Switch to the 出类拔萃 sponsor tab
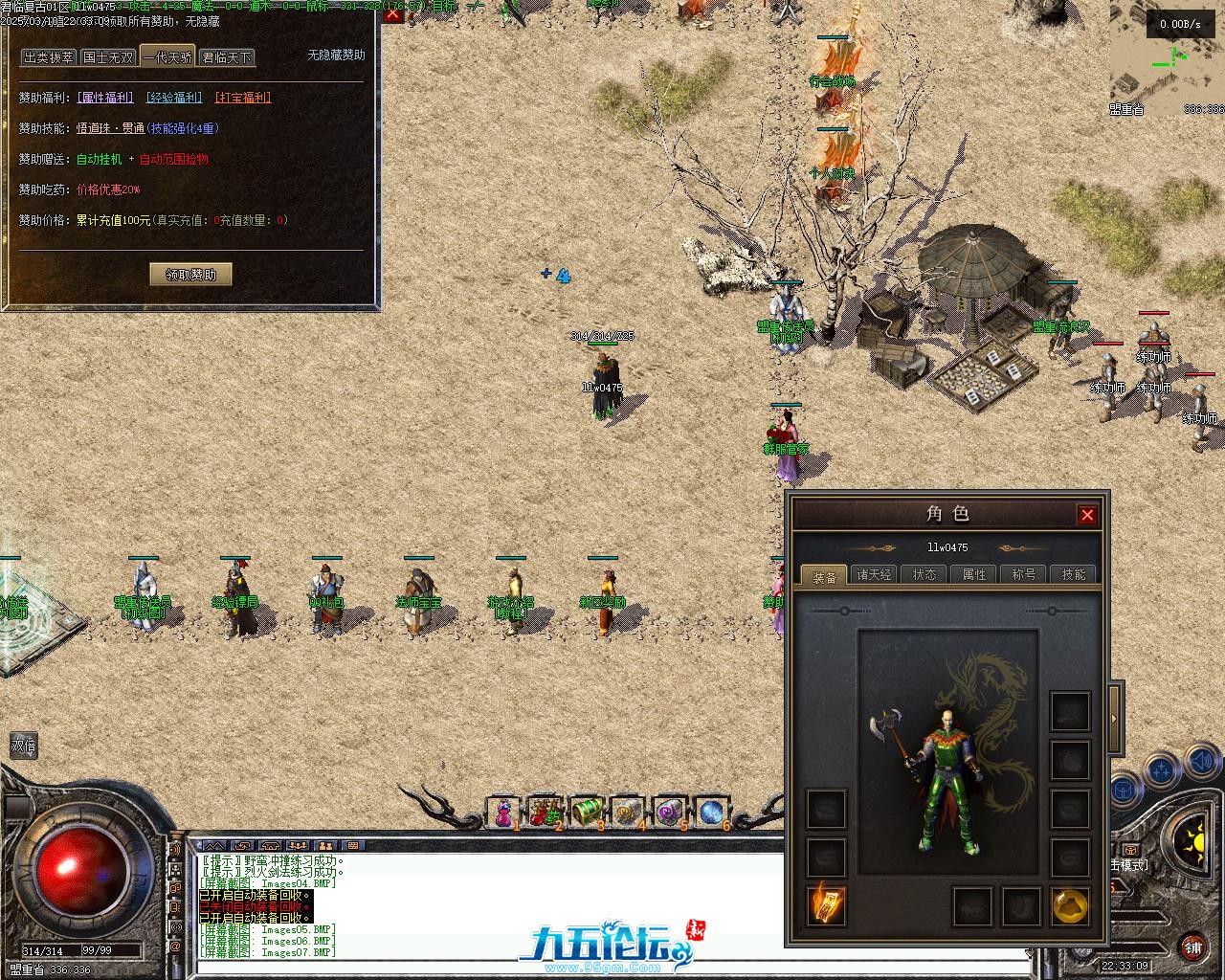 click(x=49, y=57)
